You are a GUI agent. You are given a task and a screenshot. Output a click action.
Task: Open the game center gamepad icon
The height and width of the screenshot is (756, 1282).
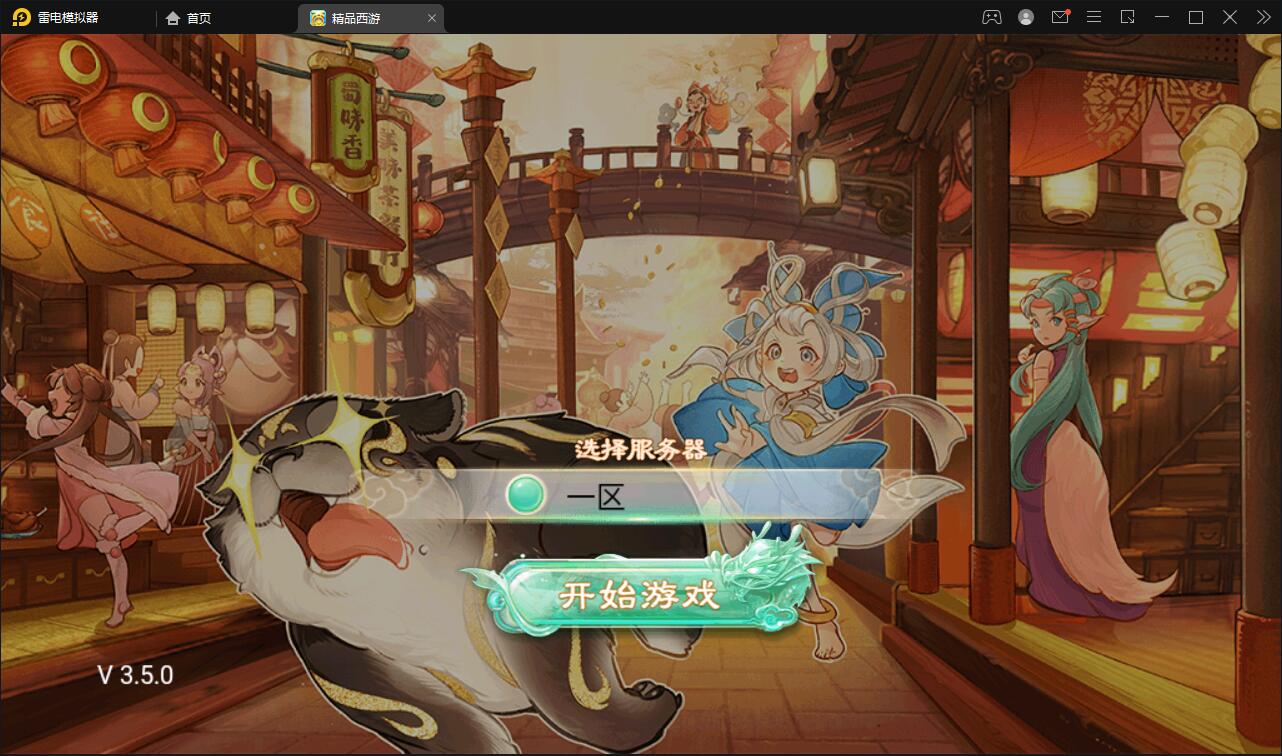[x=991, y=17]
